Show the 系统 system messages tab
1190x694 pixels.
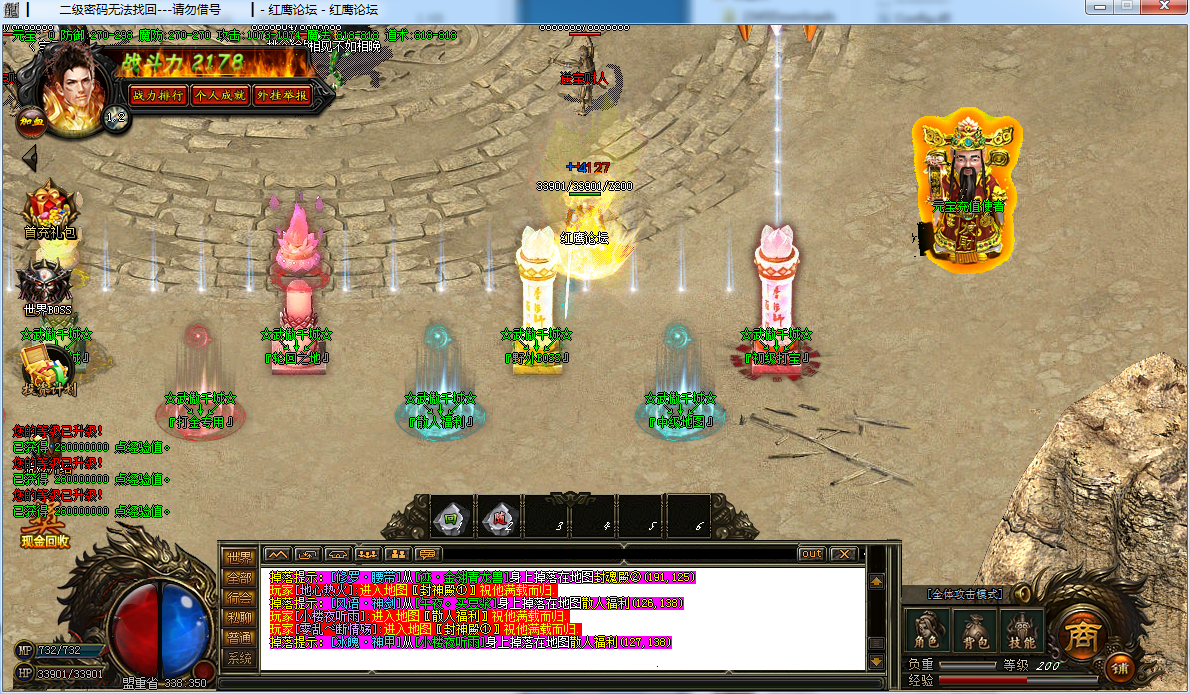[x=239, y=658]
